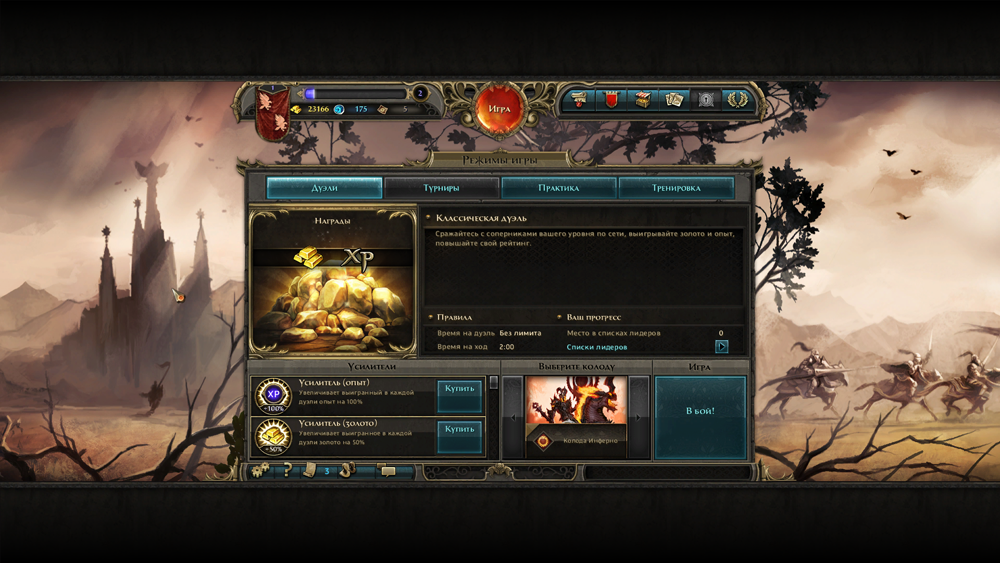This screenshot has width=1000, height=563.
Task: Open the treasure chest shop icon
Action: point(643,99)
